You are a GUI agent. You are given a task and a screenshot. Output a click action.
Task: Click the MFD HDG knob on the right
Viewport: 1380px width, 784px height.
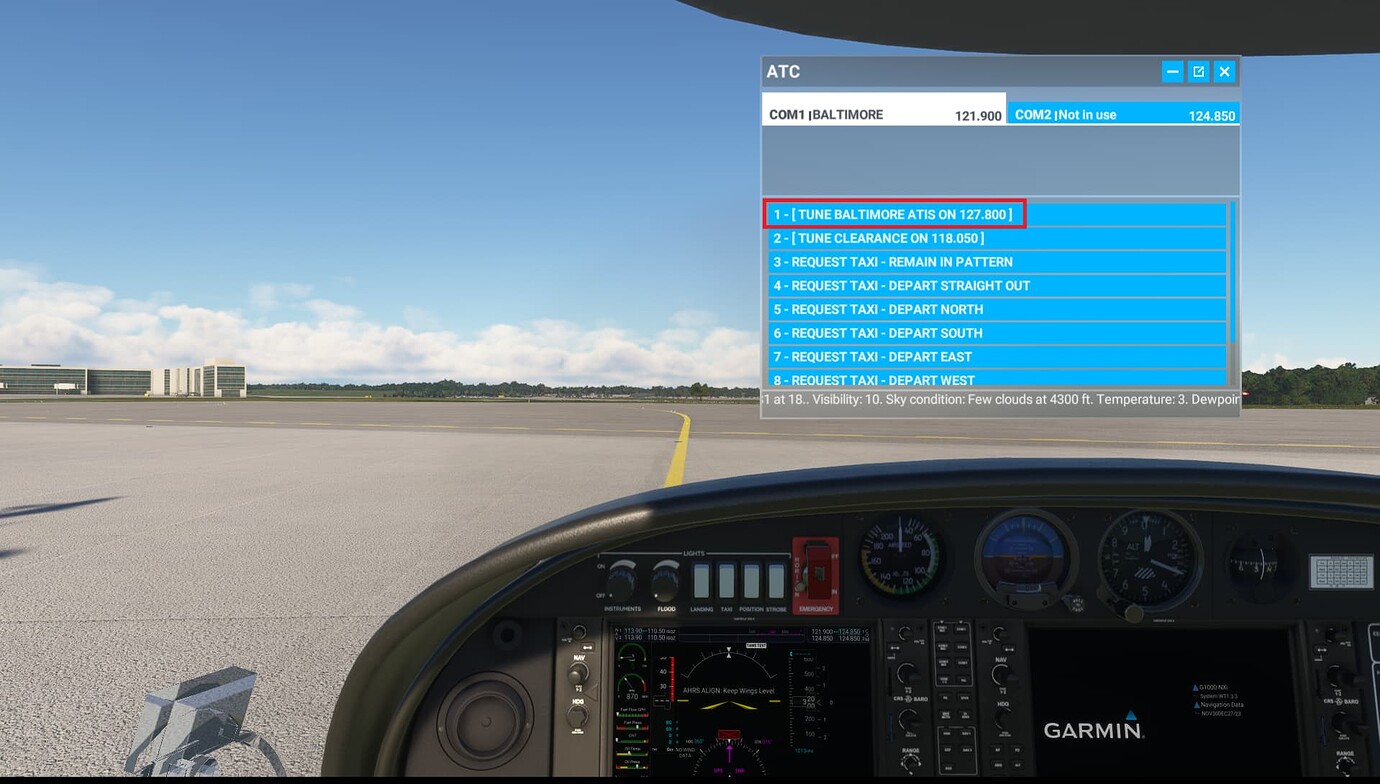1001,718
